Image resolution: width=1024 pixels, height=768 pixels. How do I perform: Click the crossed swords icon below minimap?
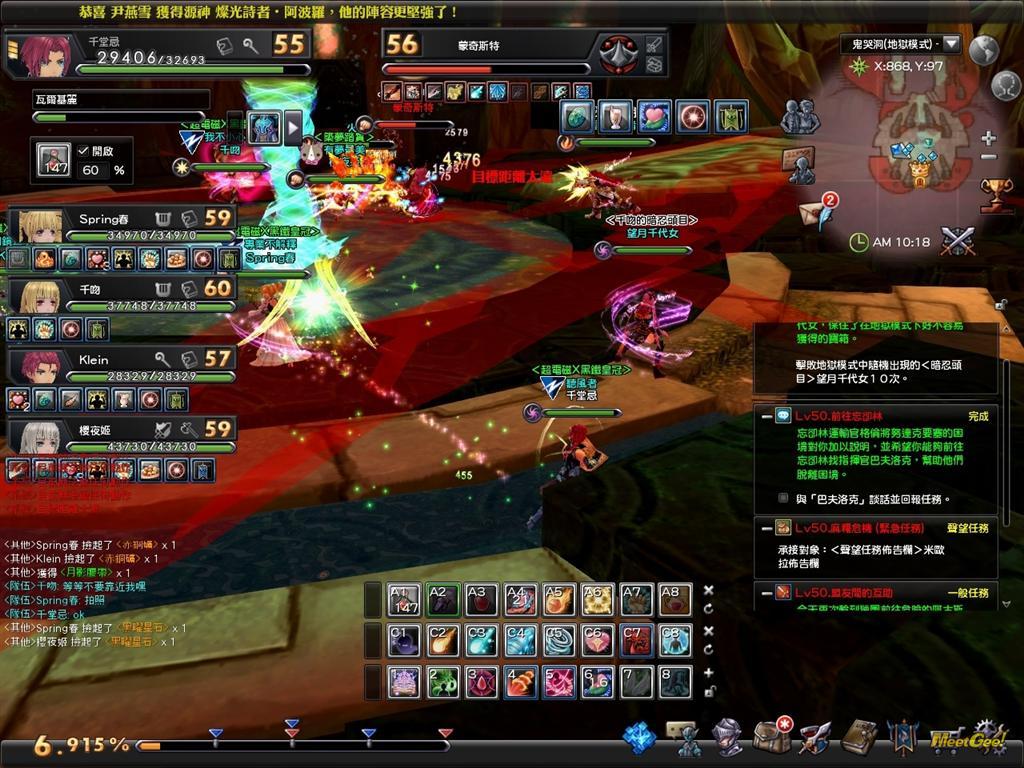(x=957, y=241)
